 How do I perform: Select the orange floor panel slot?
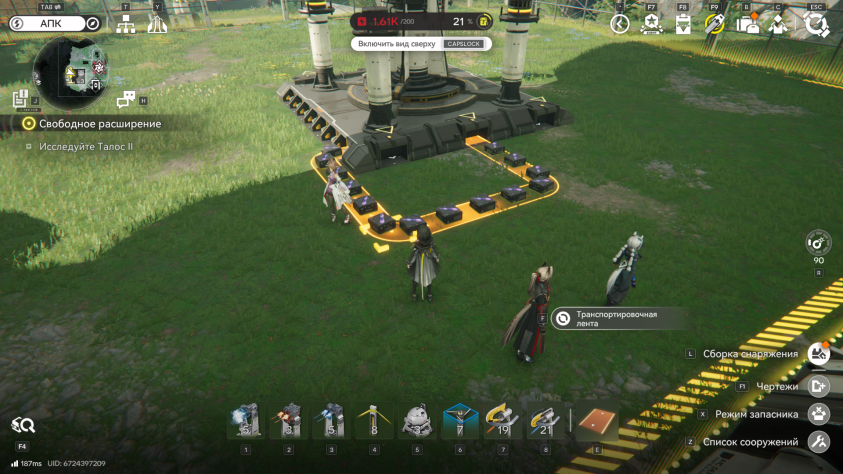click(597, 422)
